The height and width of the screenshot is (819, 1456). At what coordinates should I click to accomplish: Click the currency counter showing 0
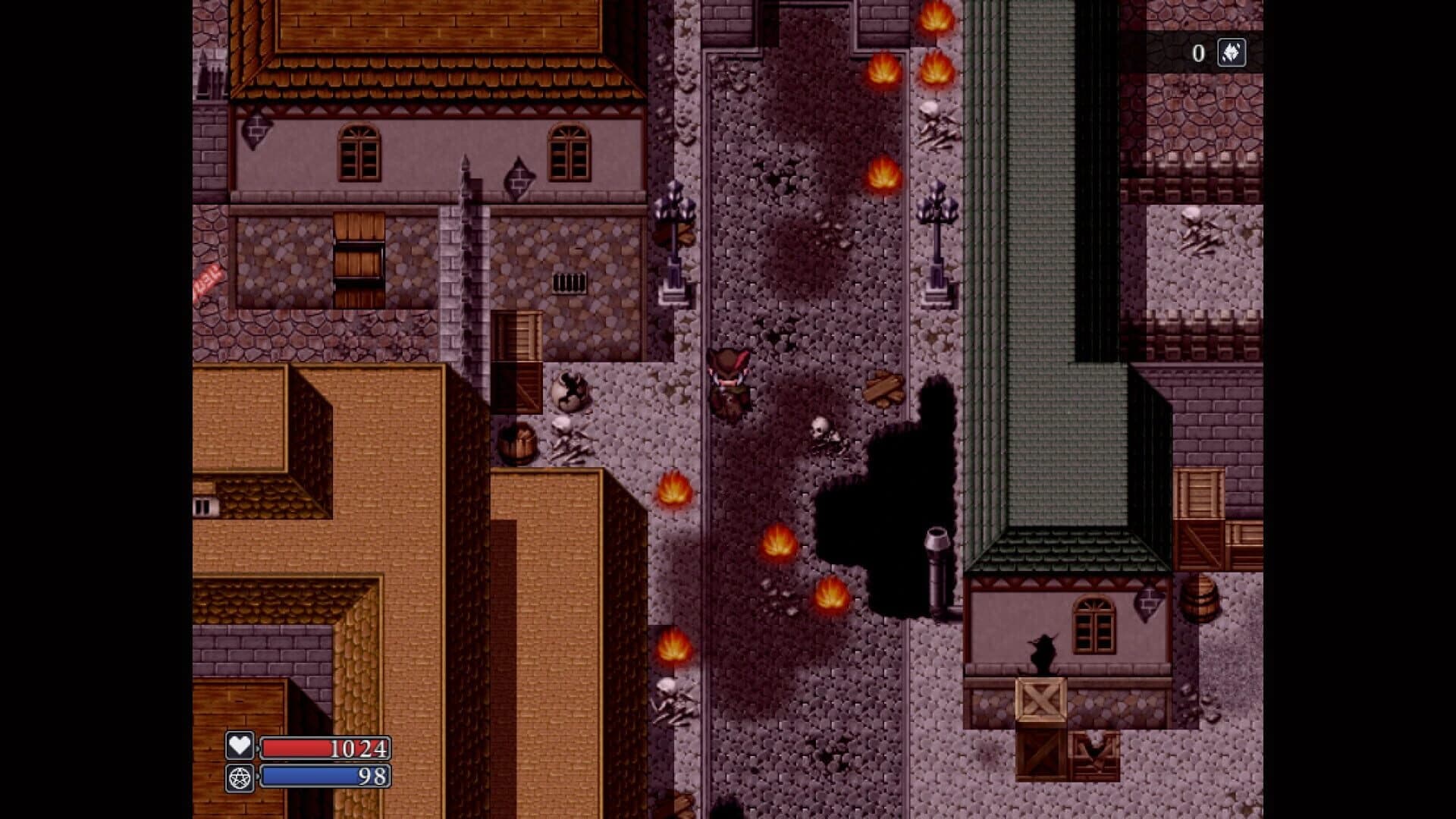point(1198,52)
